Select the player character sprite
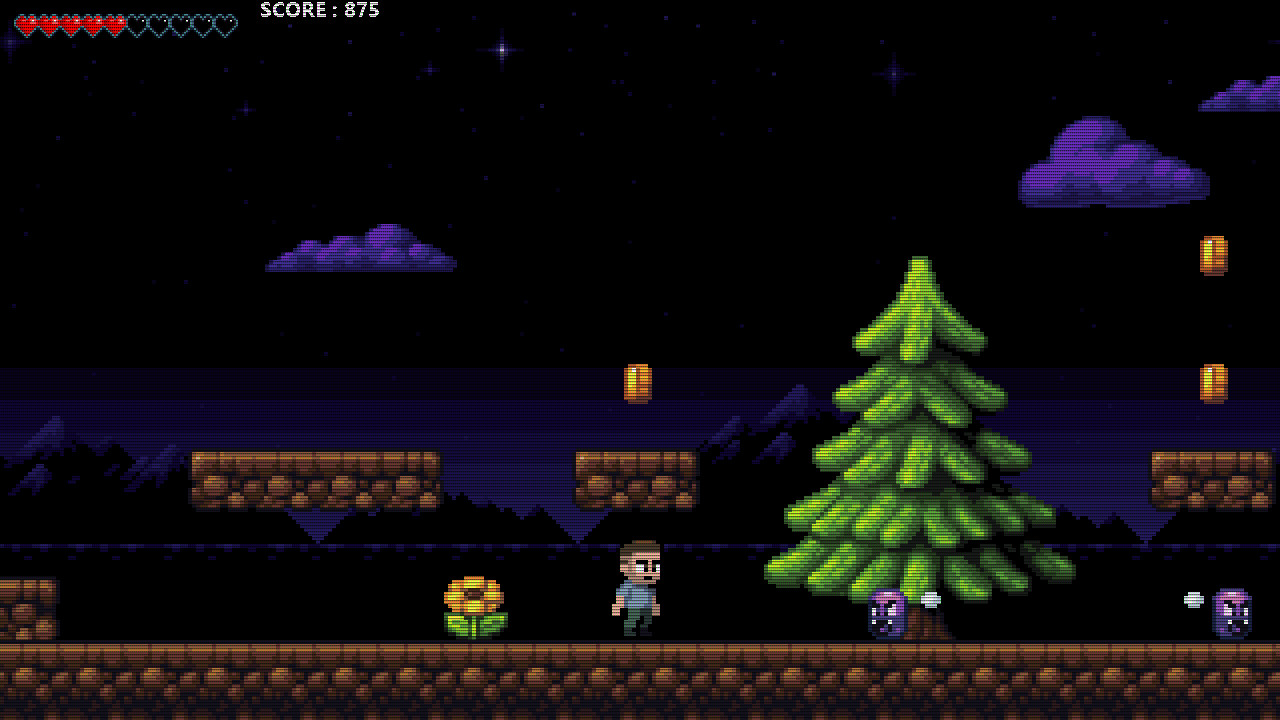 pyautogui.click(x=638, y=590)
